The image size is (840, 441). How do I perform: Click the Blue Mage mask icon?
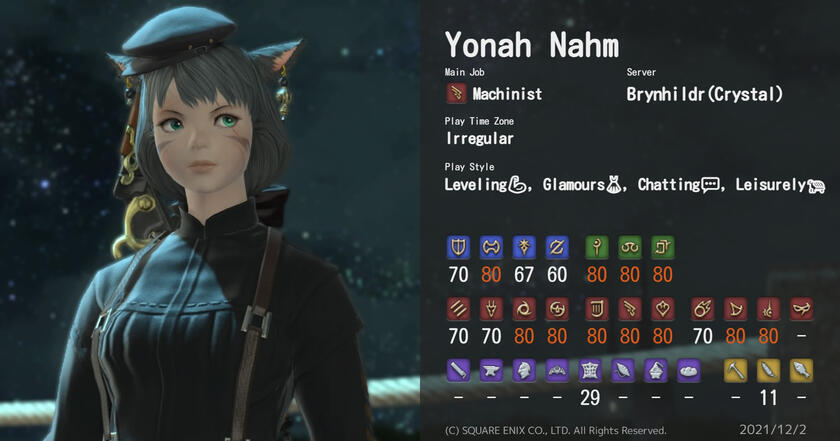801,307
